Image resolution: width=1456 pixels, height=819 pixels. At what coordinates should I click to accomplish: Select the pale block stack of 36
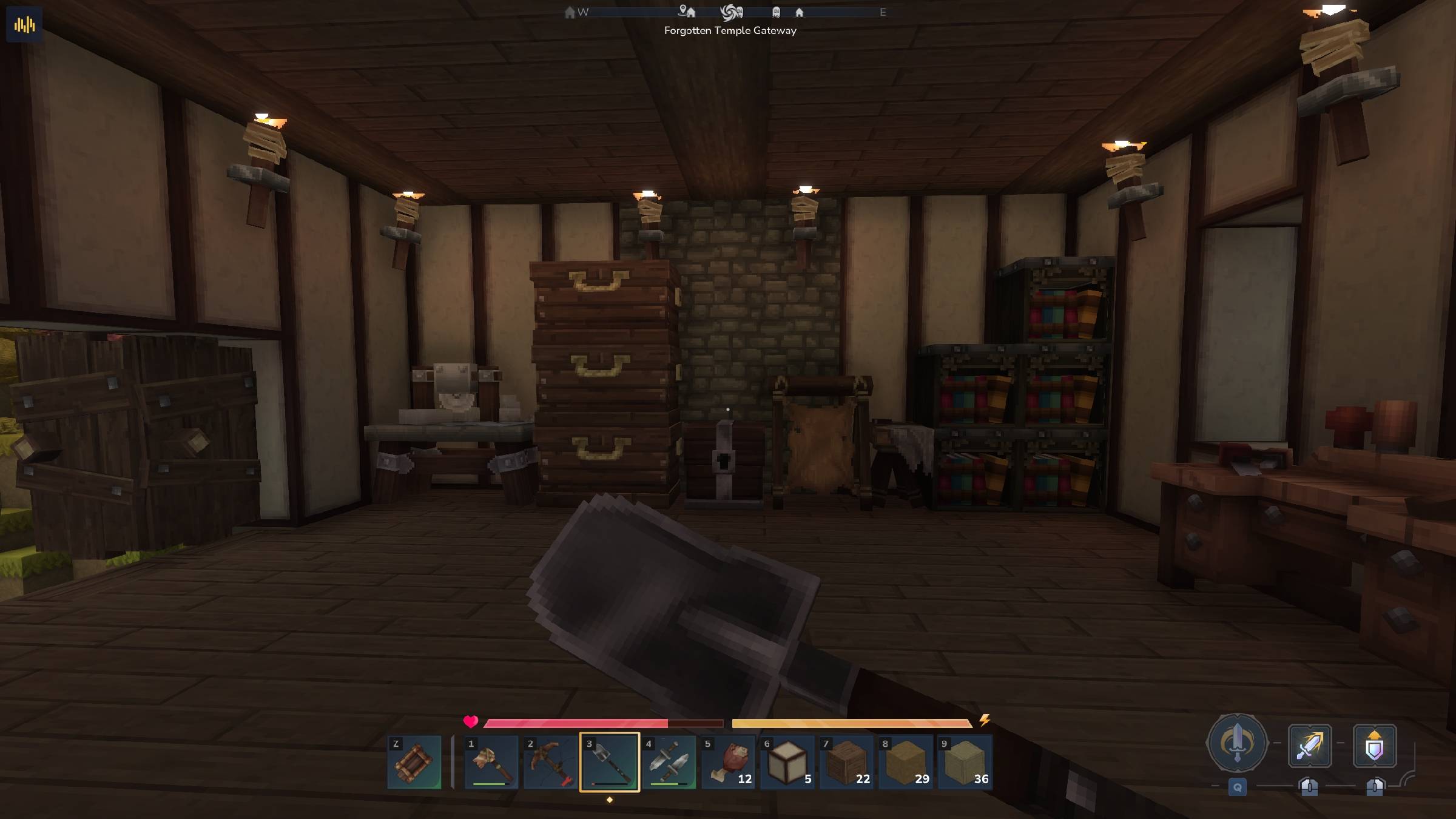[x=965, y=762]
